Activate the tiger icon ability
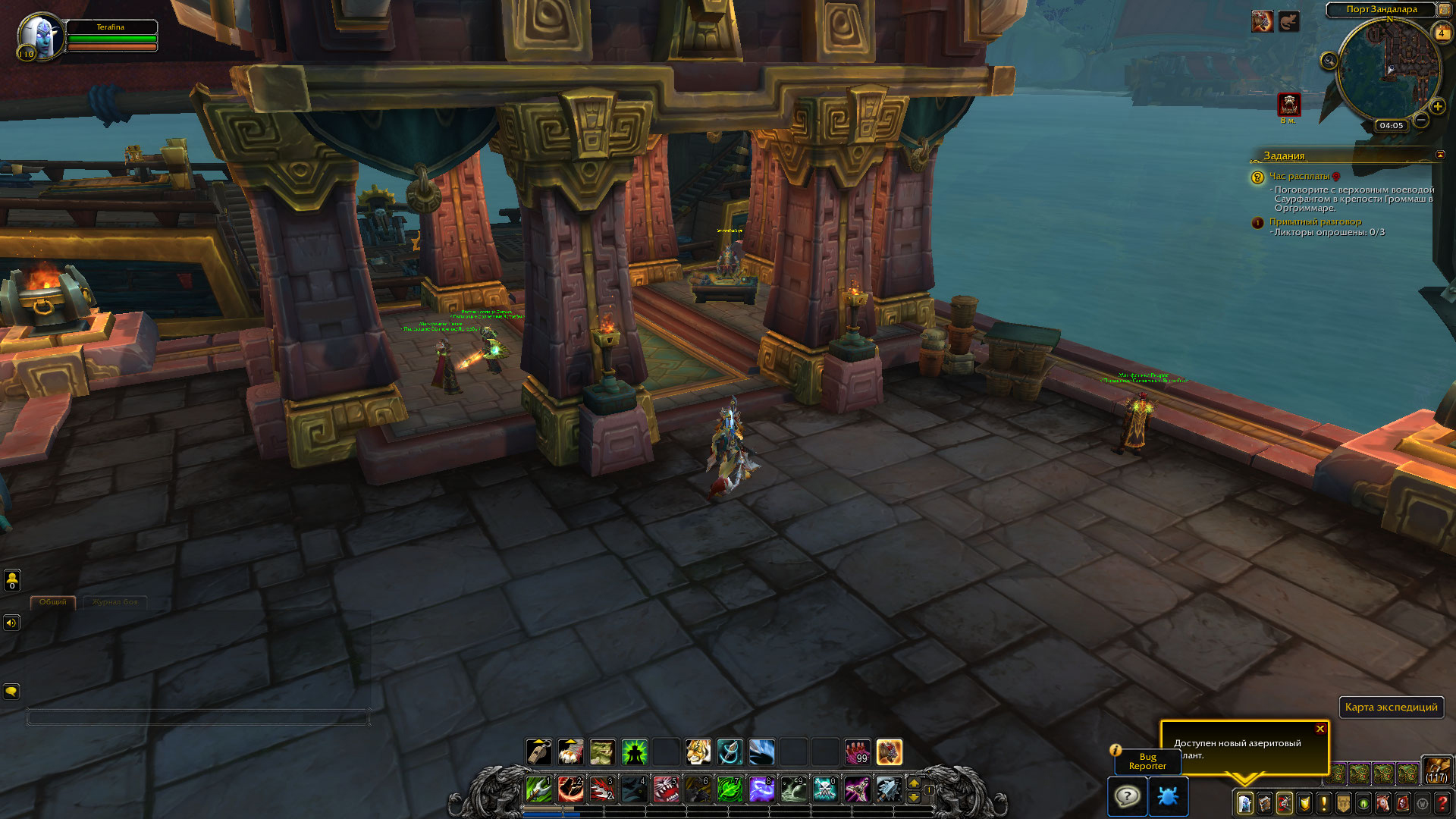Screen dimensions: 1456x819 coord(698,752)
